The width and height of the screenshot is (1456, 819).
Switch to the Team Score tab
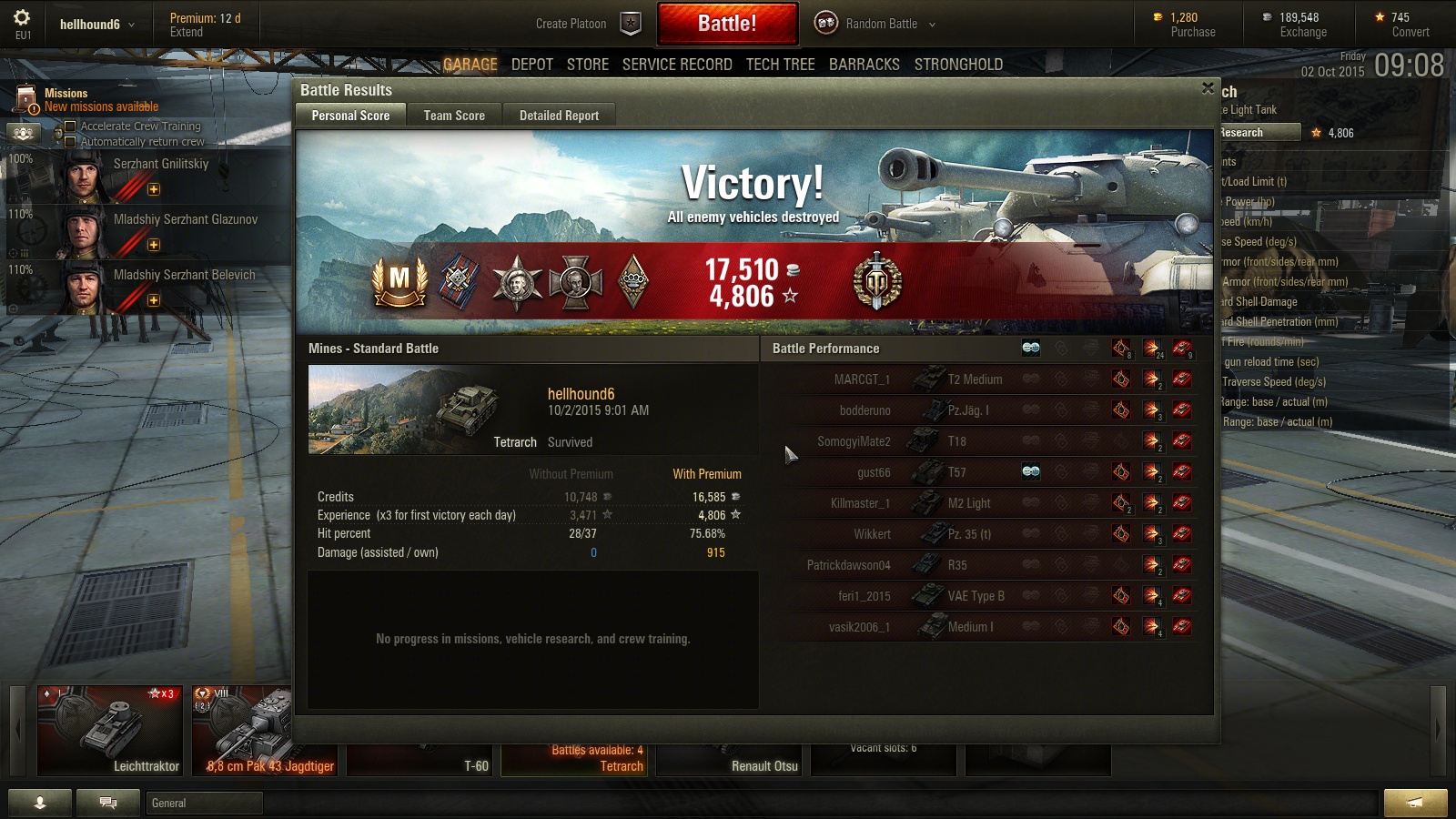tap(454, 116)
